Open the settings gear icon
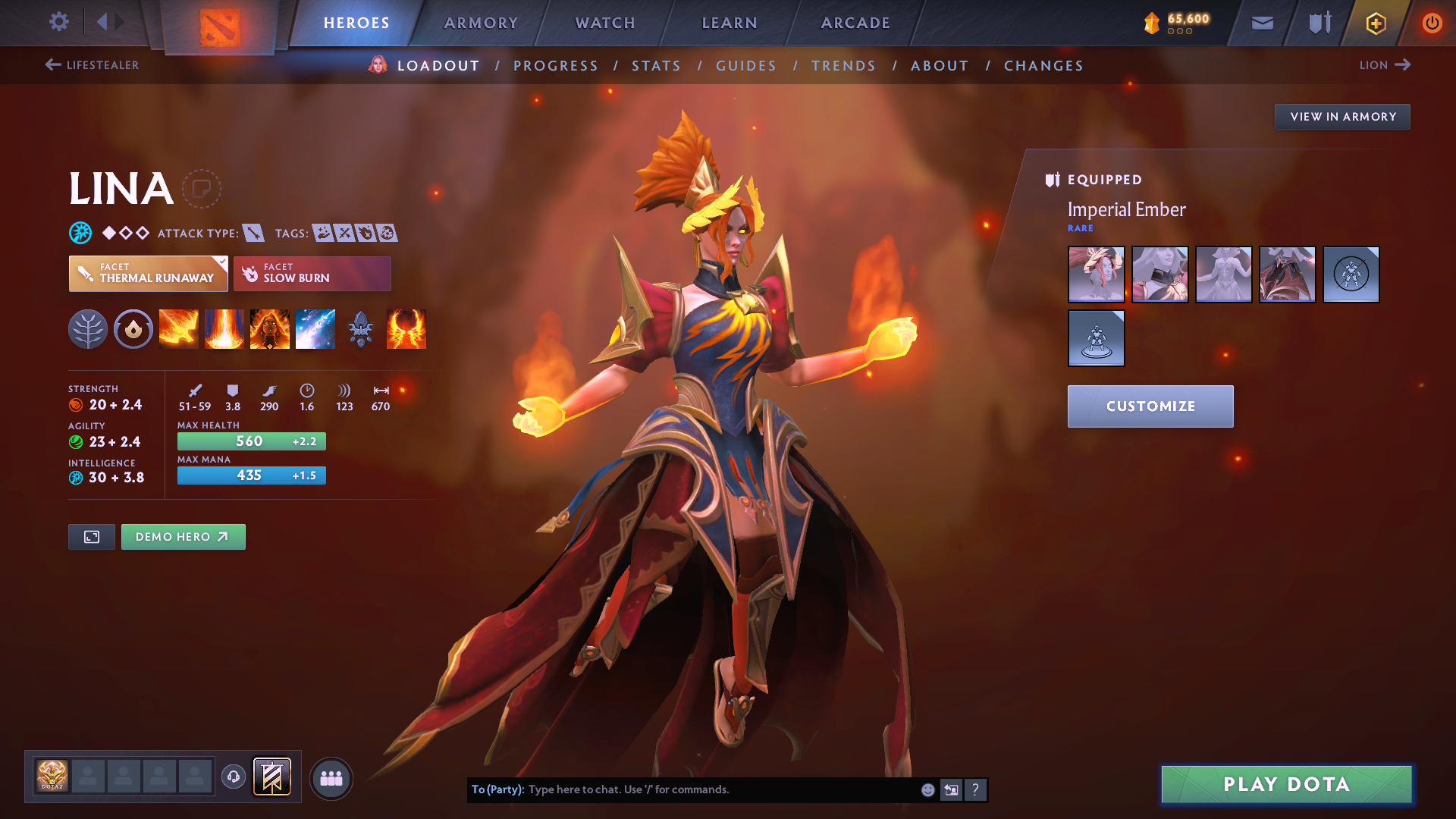This screenshot has height=819, width=1456. point(59,22)
